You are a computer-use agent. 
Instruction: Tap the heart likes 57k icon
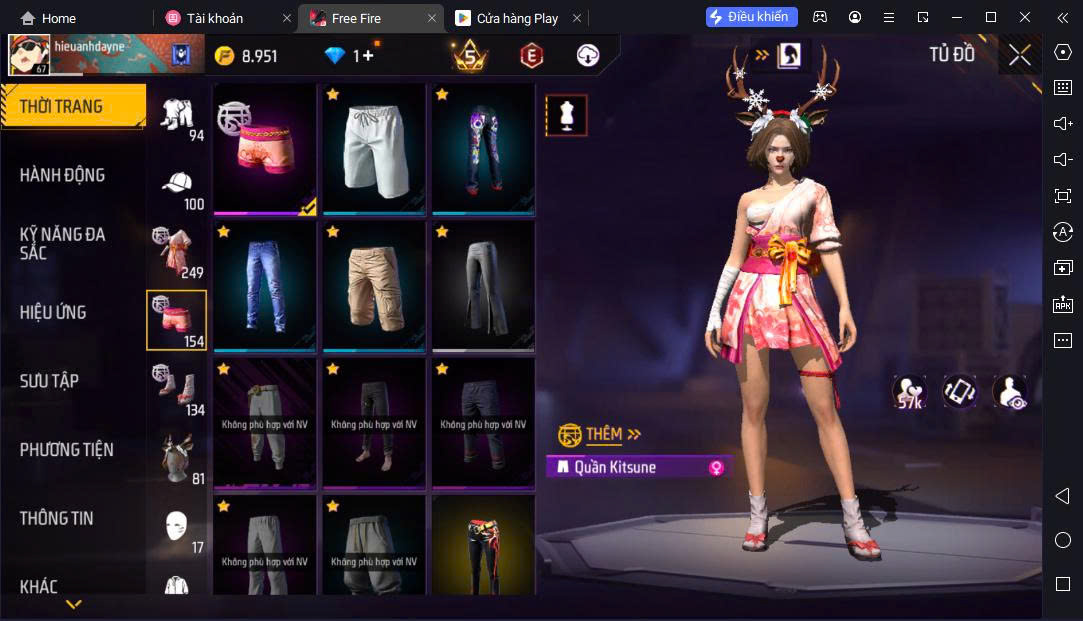[x=909, y=392]
